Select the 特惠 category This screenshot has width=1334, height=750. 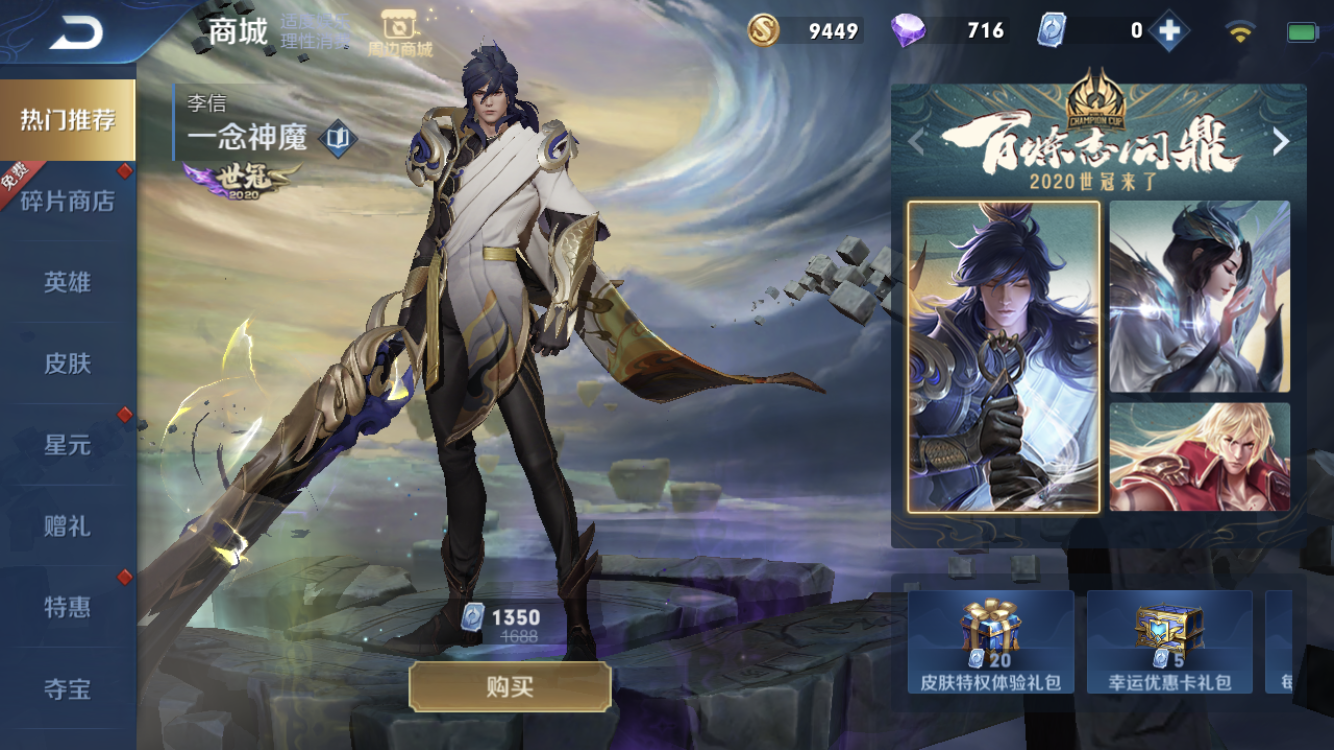(x=68, y=606)
